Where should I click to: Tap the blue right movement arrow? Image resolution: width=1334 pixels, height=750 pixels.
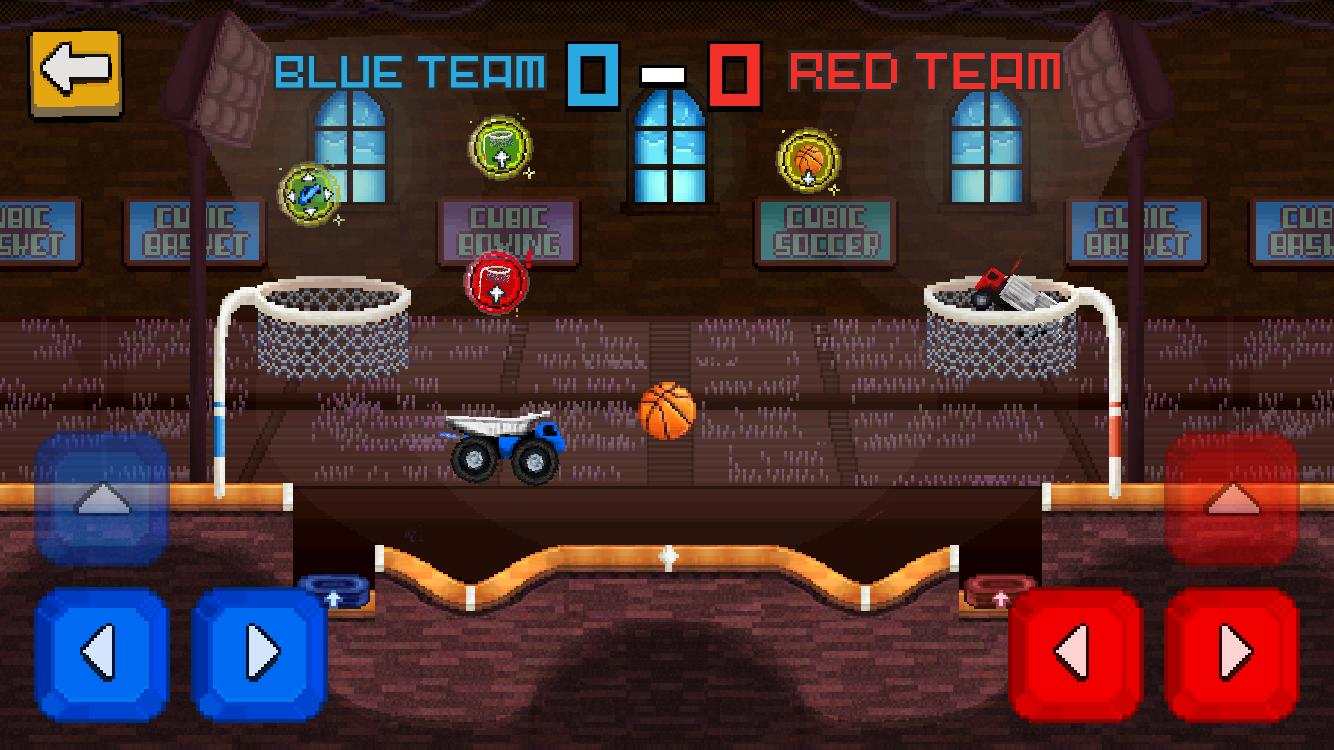click(262, 648)
